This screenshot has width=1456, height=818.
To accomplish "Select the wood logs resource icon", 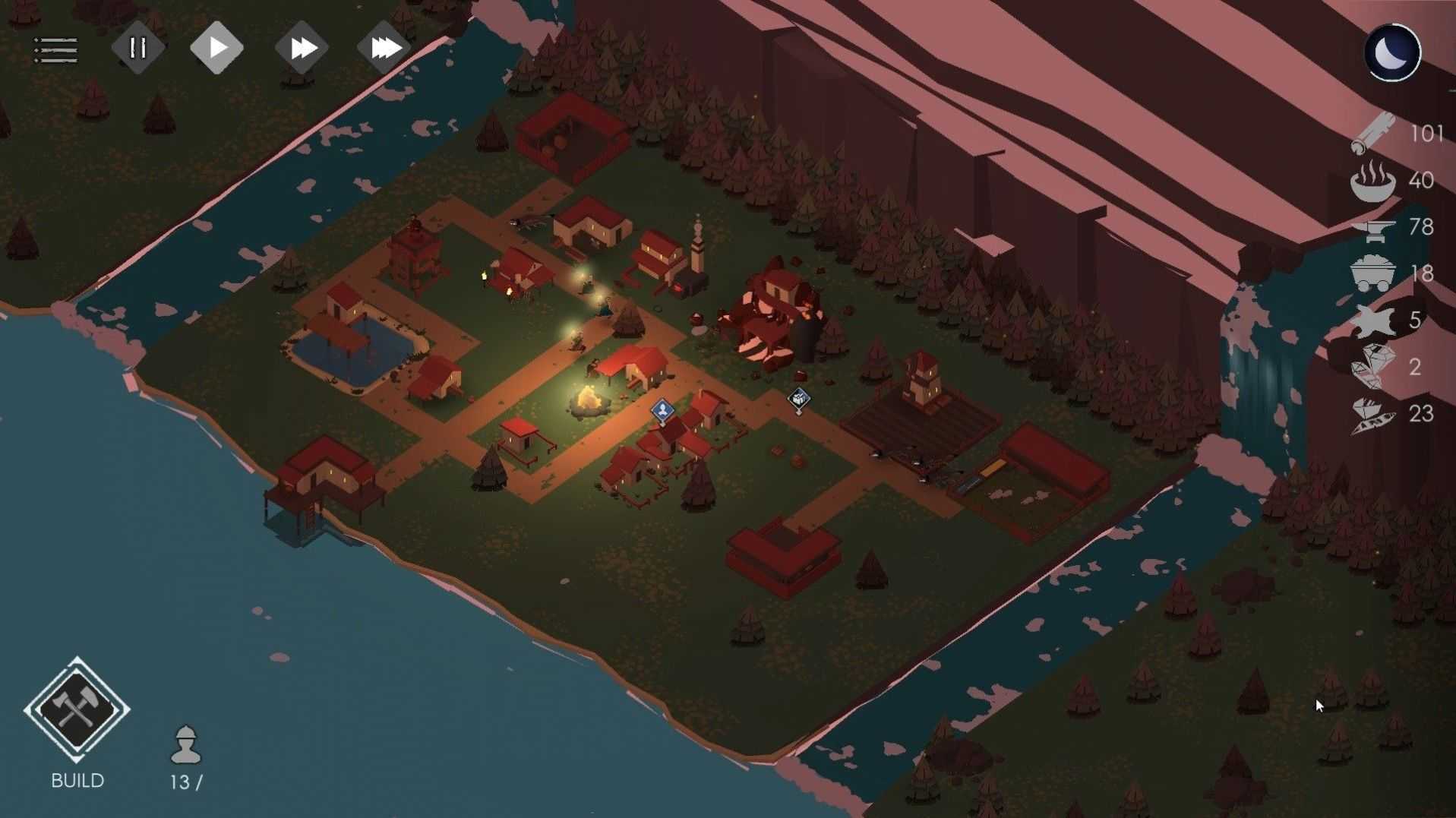I will (x=1373, y=133).
